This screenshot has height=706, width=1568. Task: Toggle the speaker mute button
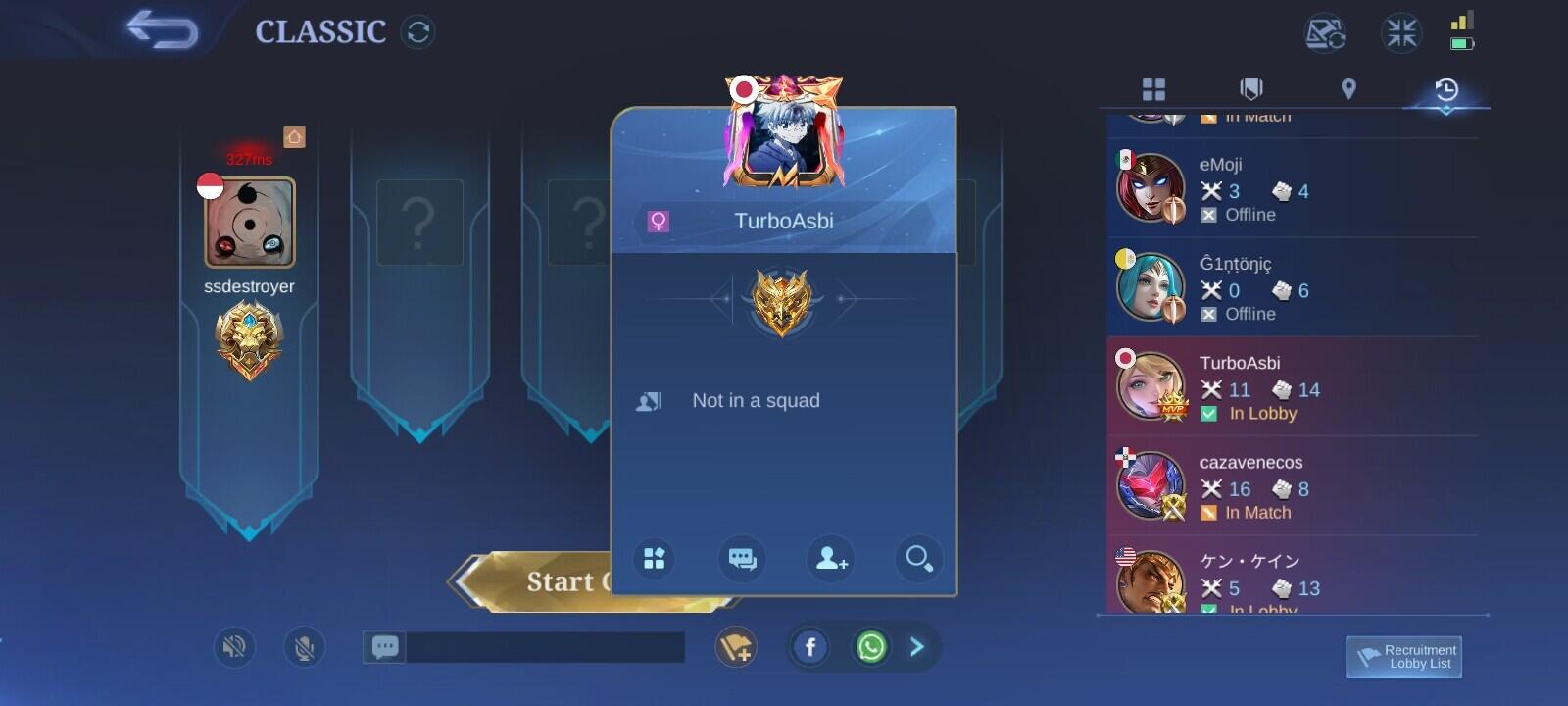click(x=234, y=647)
